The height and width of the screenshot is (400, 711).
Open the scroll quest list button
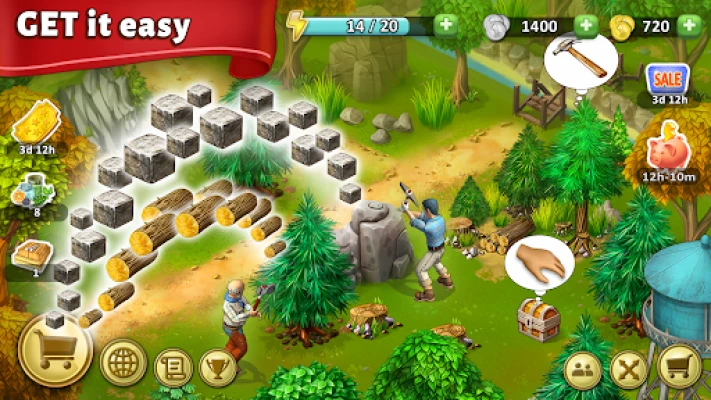click(x=174, y=367)
